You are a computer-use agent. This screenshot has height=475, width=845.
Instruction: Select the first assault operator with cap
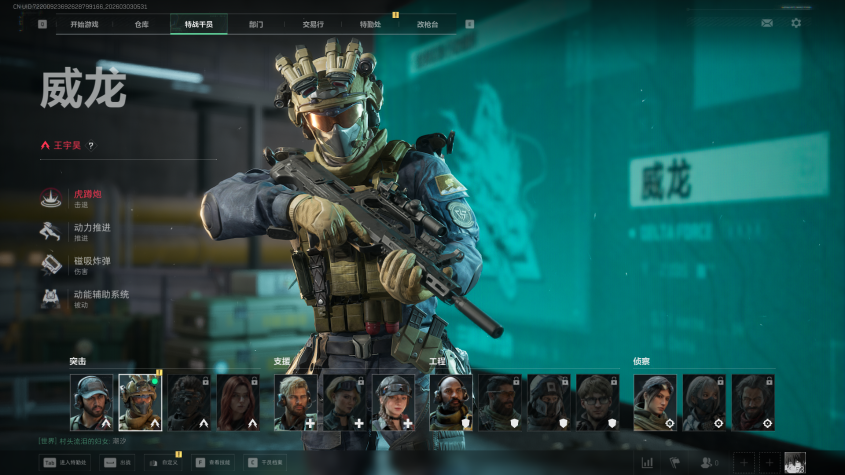(x=91, y=402)
